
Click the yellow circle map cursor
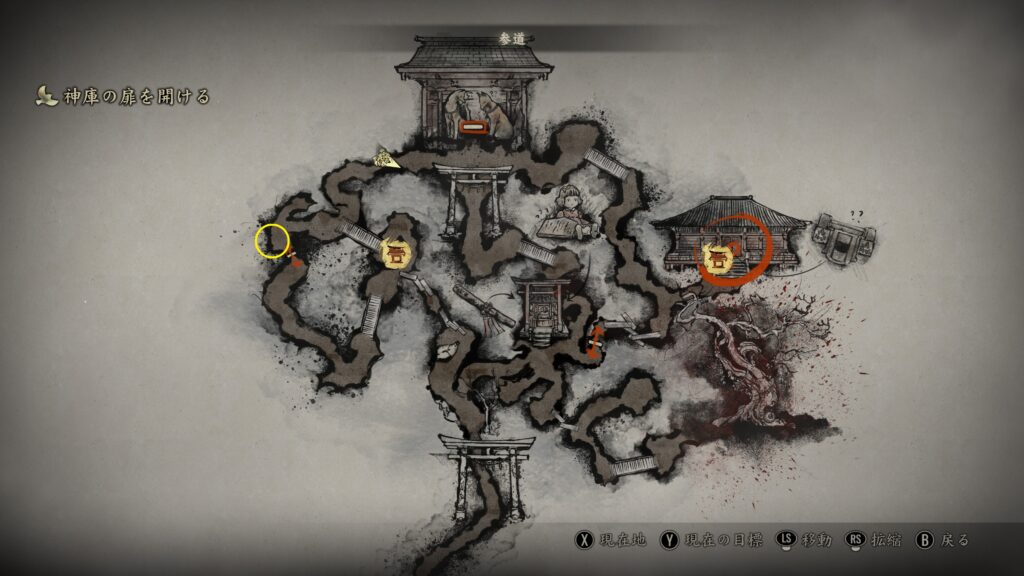[272, 240]
